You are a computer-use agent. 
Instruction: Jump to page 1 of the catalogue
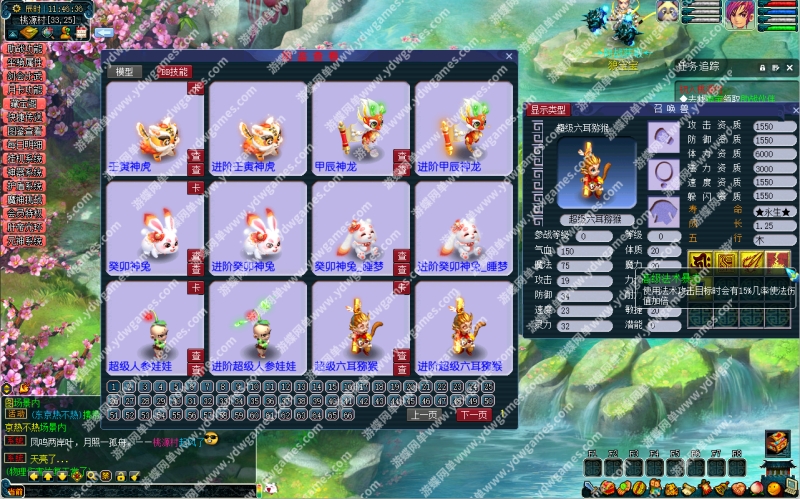(113, 386)
